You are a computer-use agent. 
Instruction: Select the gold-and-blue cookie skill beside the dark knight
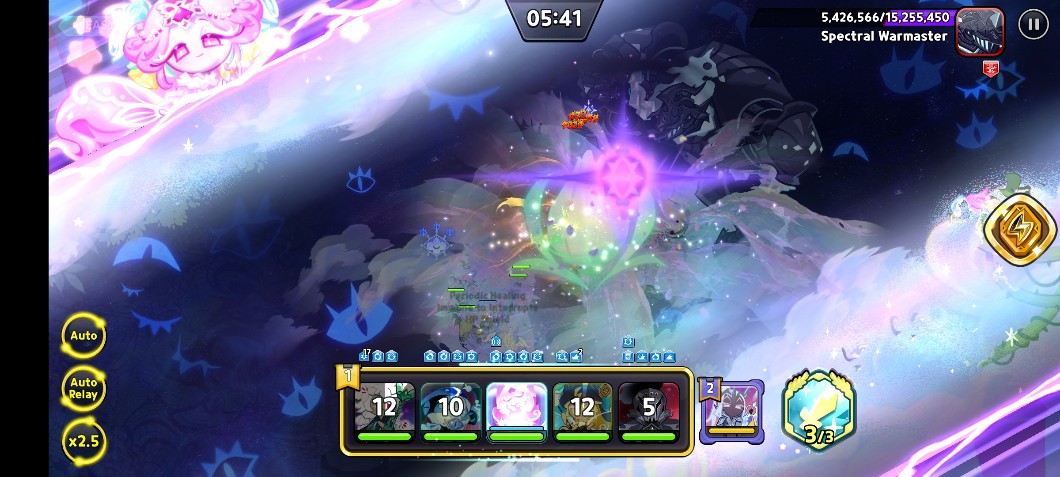tap(582, 407)
